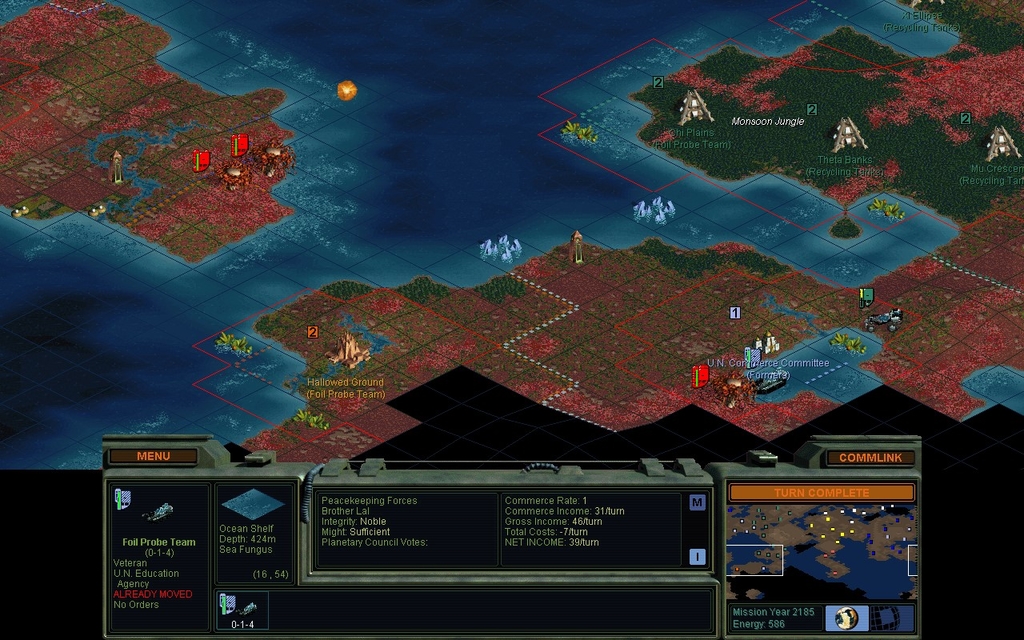Select the M button on info panel
Screen dimensions: 1024x640
(697, 503)
